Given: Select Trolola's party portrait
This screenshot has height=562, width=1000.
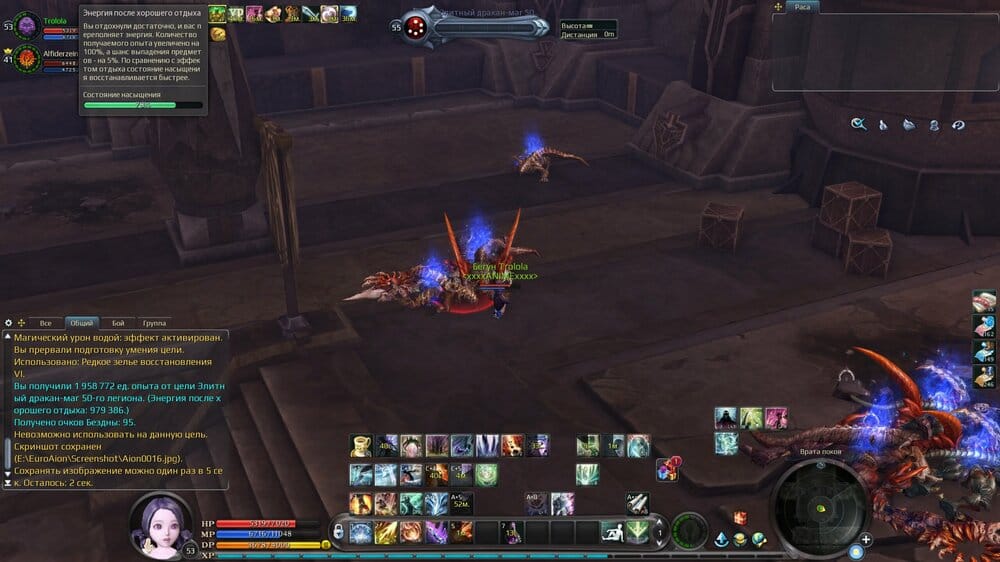Looking at the screenshot, I should (x=25, y=24).
